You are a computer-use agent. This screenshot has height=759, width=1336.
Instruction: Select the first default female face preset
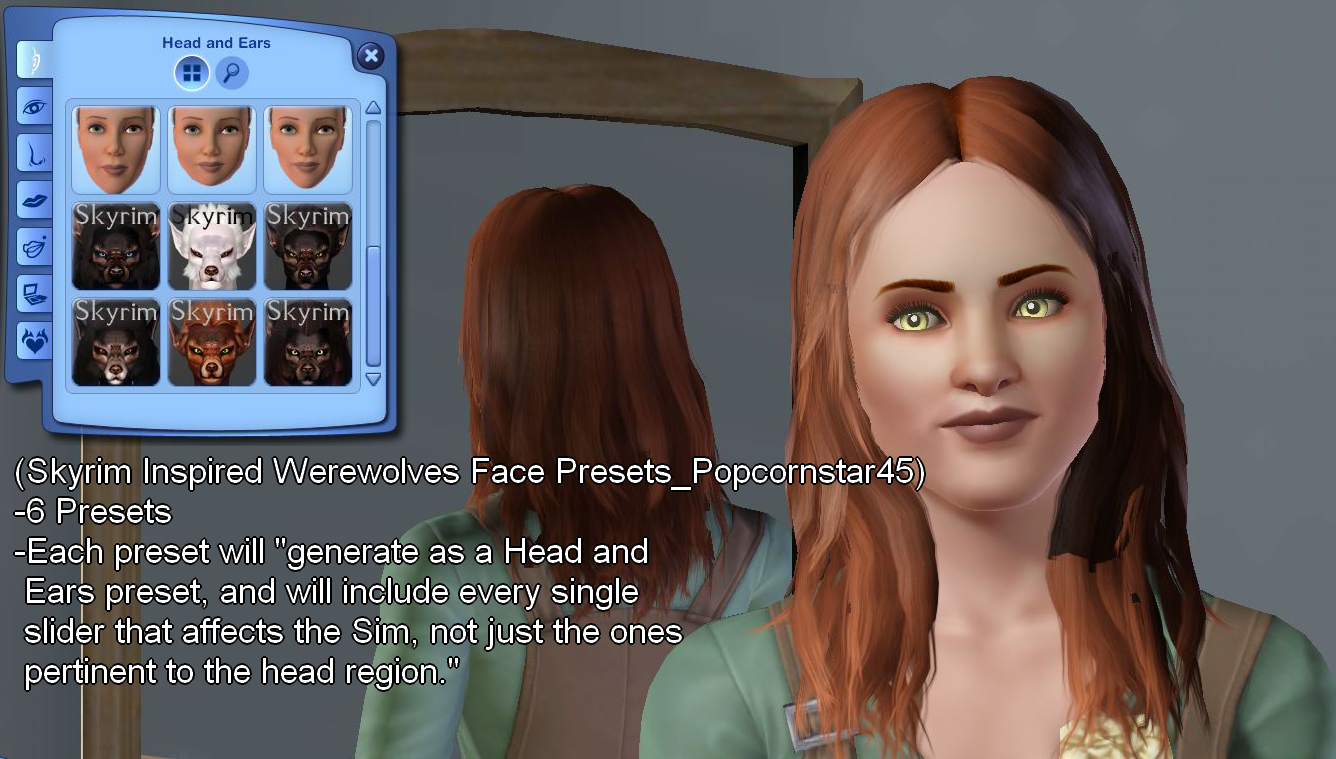116,147
